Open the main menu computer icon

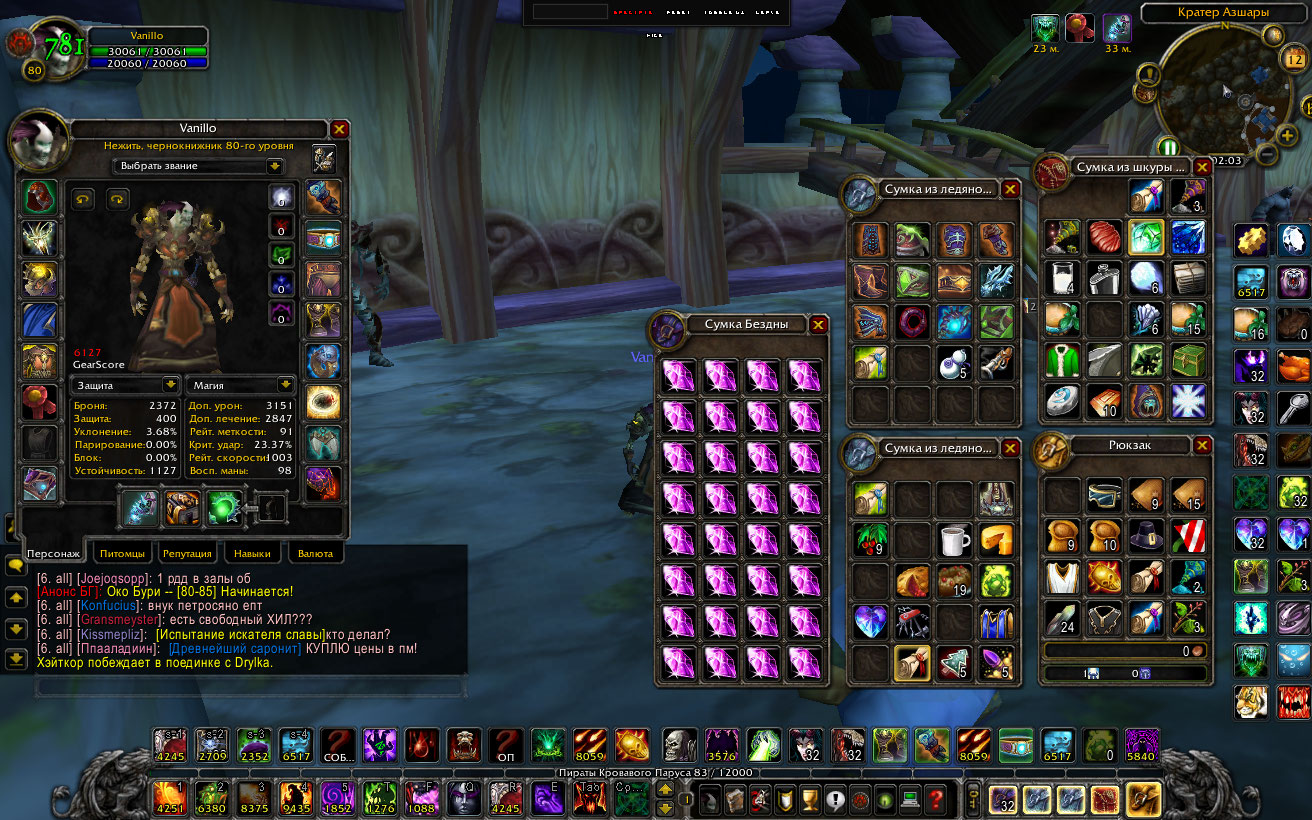pos(910,800)
